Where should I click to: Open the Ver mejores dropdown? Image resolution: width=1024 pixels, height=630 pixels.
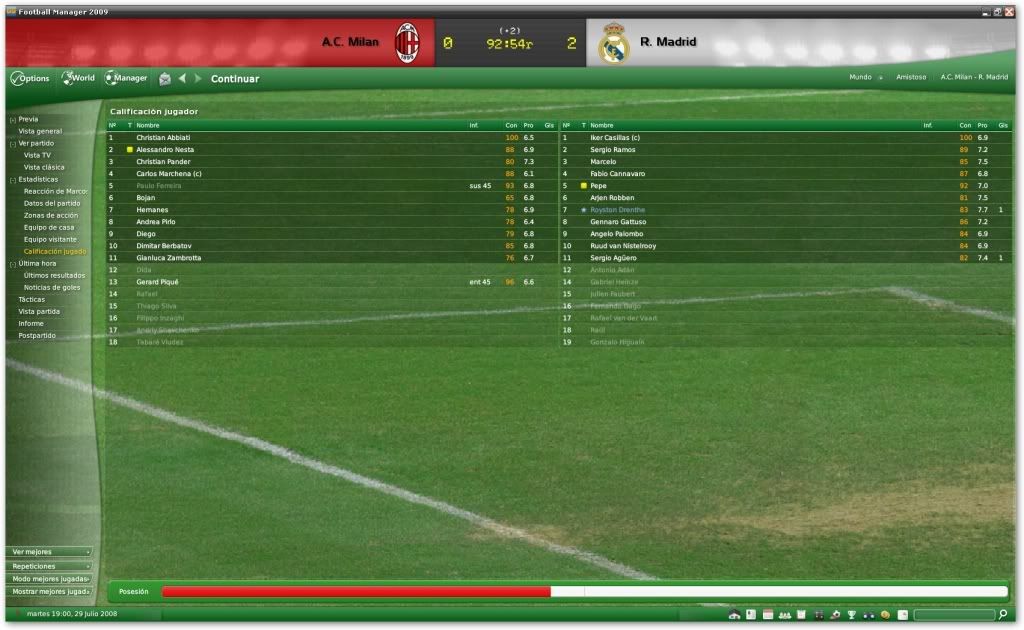50,552
